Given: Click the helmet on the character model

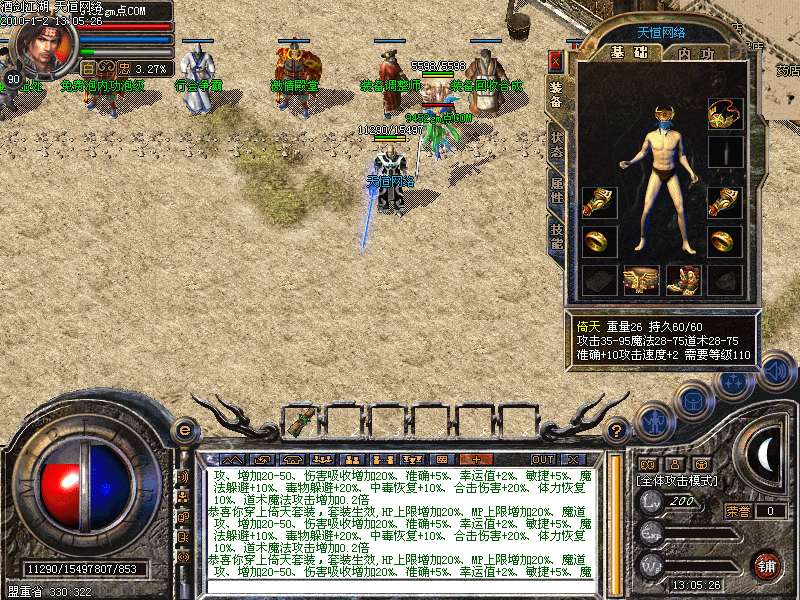Looking at the screenshot, I should [x=661, y=123].
